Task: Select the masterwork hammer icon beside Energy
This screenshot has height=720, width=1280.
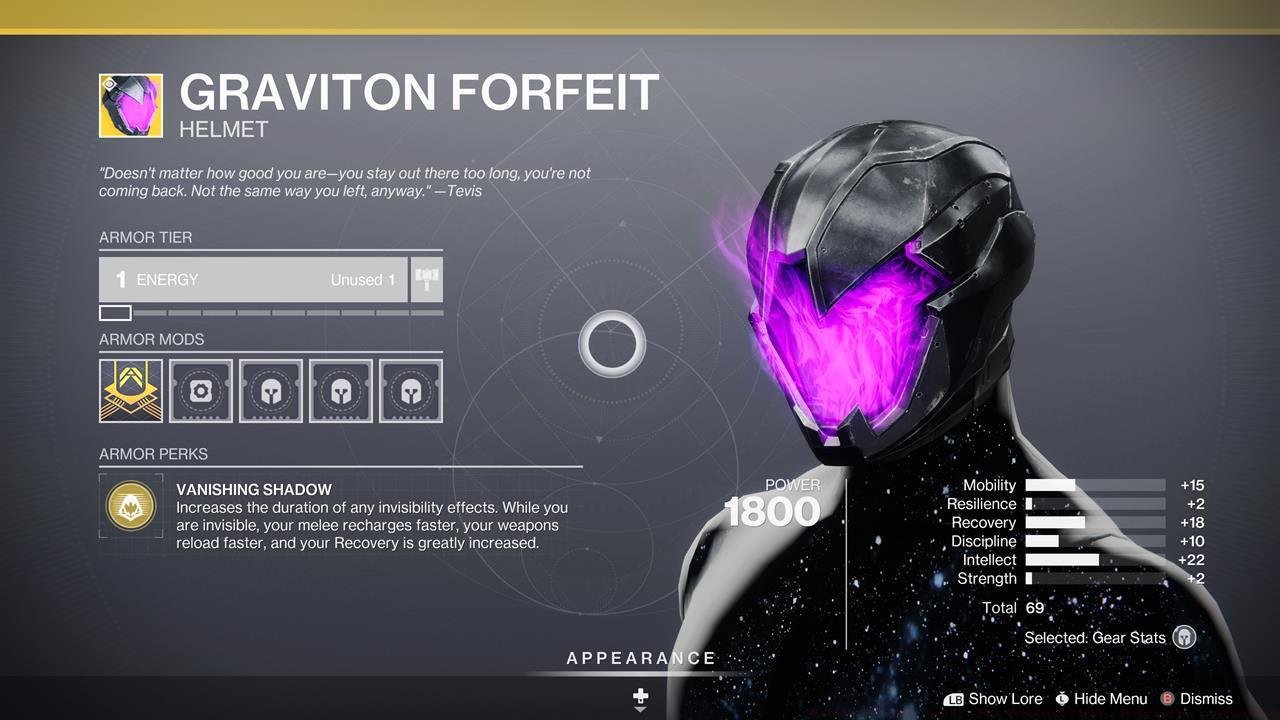Action: coord(425,280)
